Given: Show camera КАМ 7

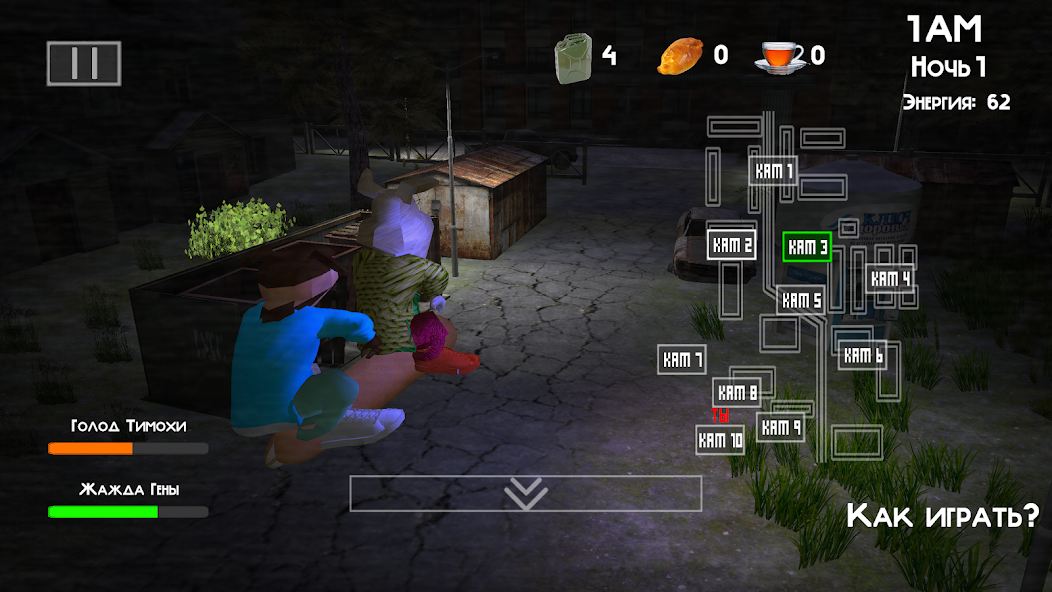Looking at the screenshot, I should click(x=682, y=359).
